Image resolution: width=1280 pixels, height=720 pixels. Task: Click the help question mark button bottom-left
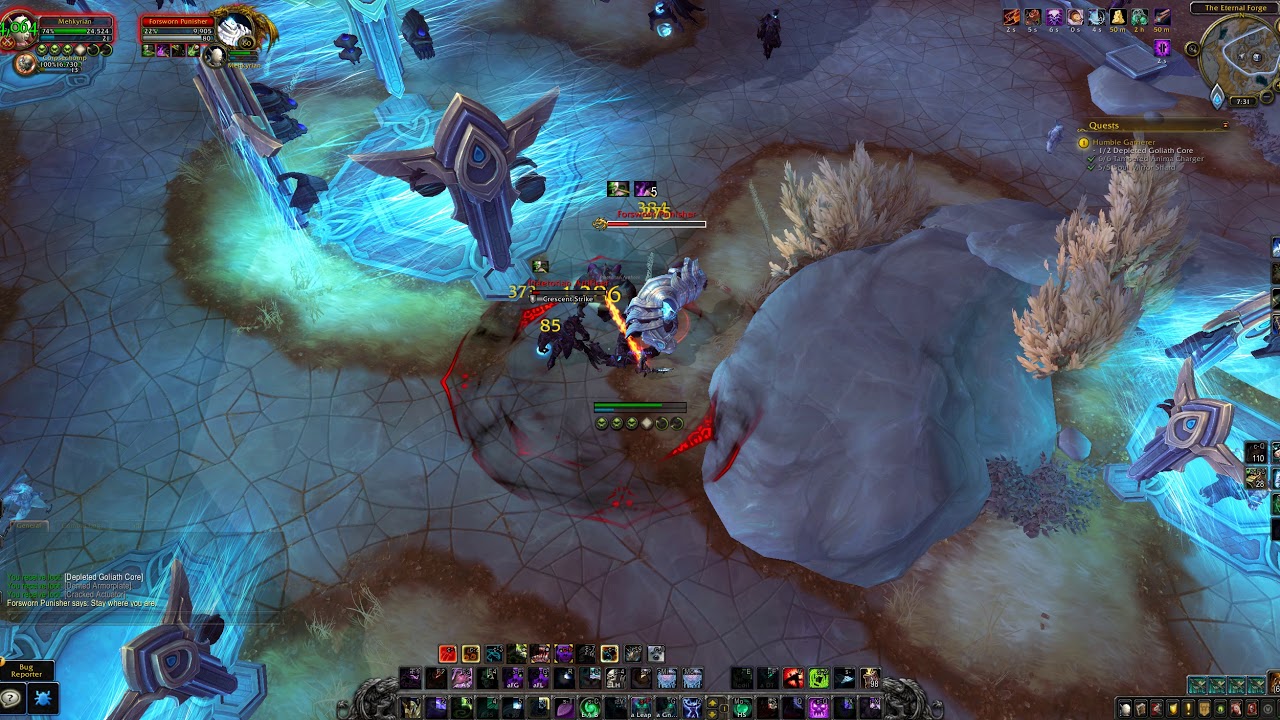click(11, 697)
